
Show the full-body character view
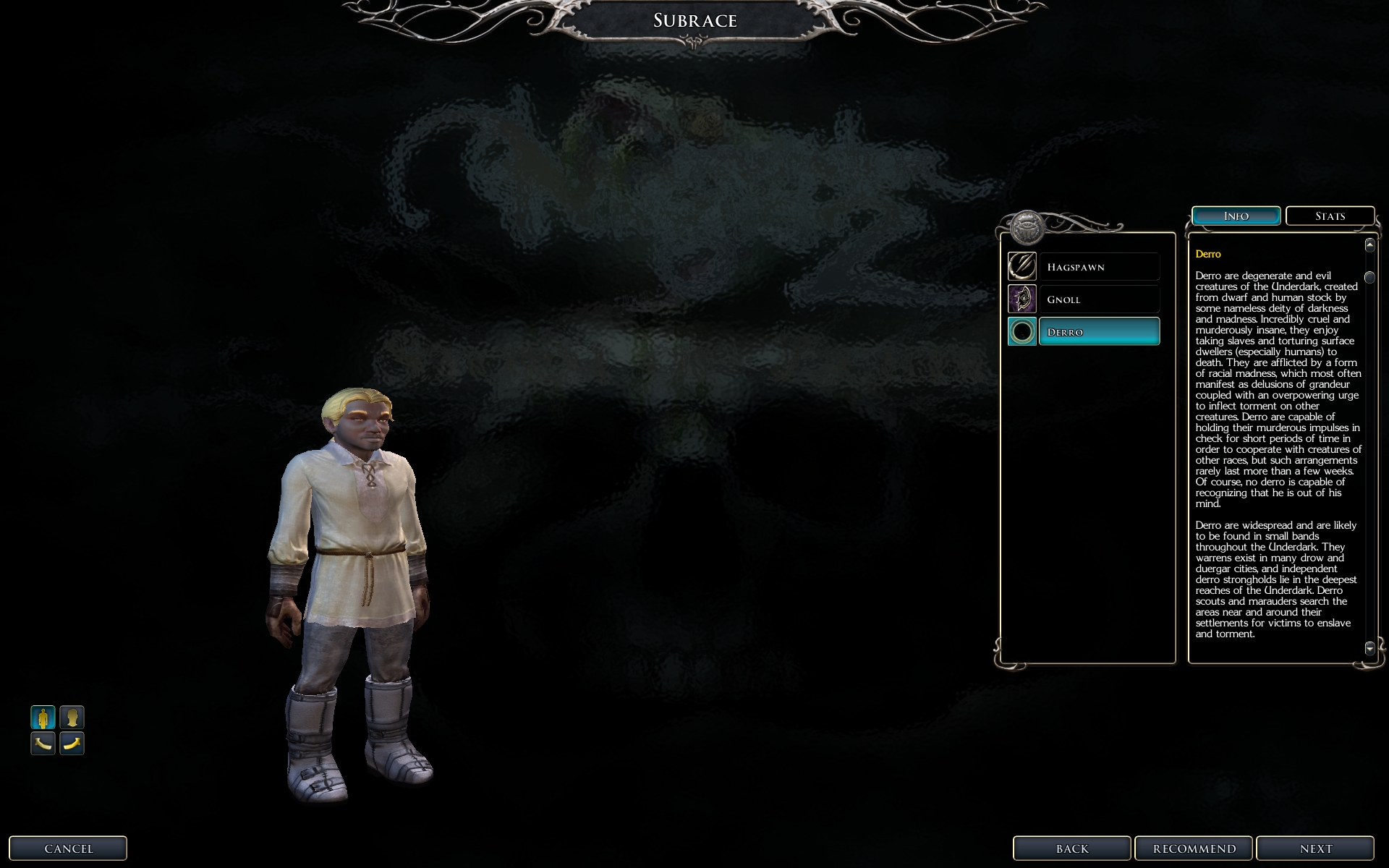[x=43, y=718]
